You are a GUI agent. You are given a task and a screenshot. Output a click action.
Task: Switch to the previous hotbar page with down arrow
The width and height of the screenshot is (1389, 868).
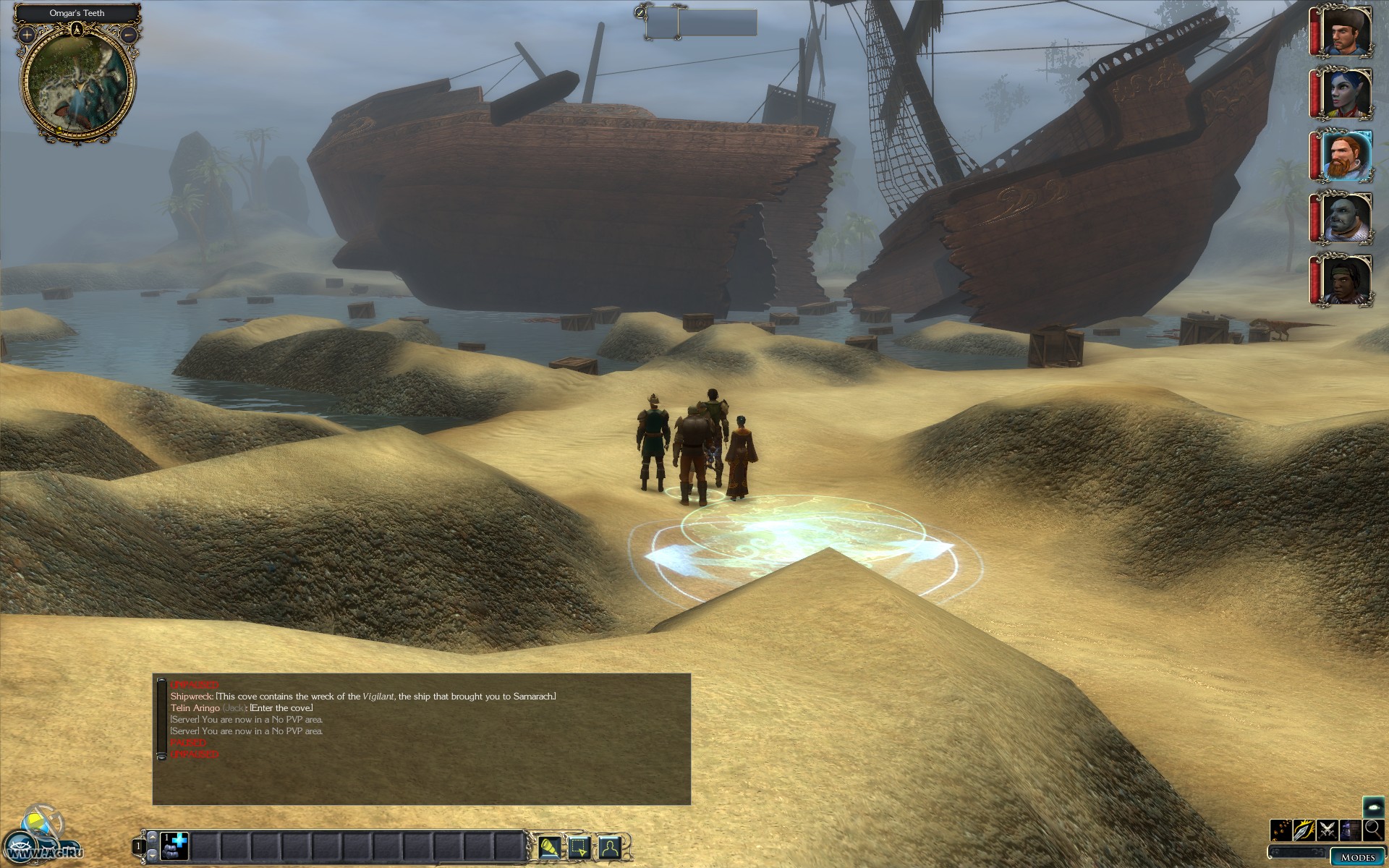151,856
